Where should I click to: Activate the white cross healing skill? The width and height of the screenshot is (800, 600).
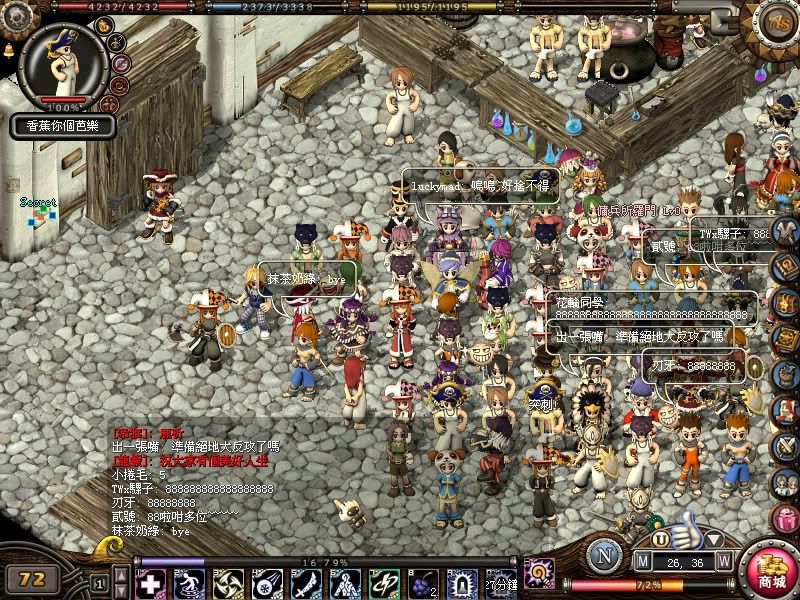click(148, 581)
